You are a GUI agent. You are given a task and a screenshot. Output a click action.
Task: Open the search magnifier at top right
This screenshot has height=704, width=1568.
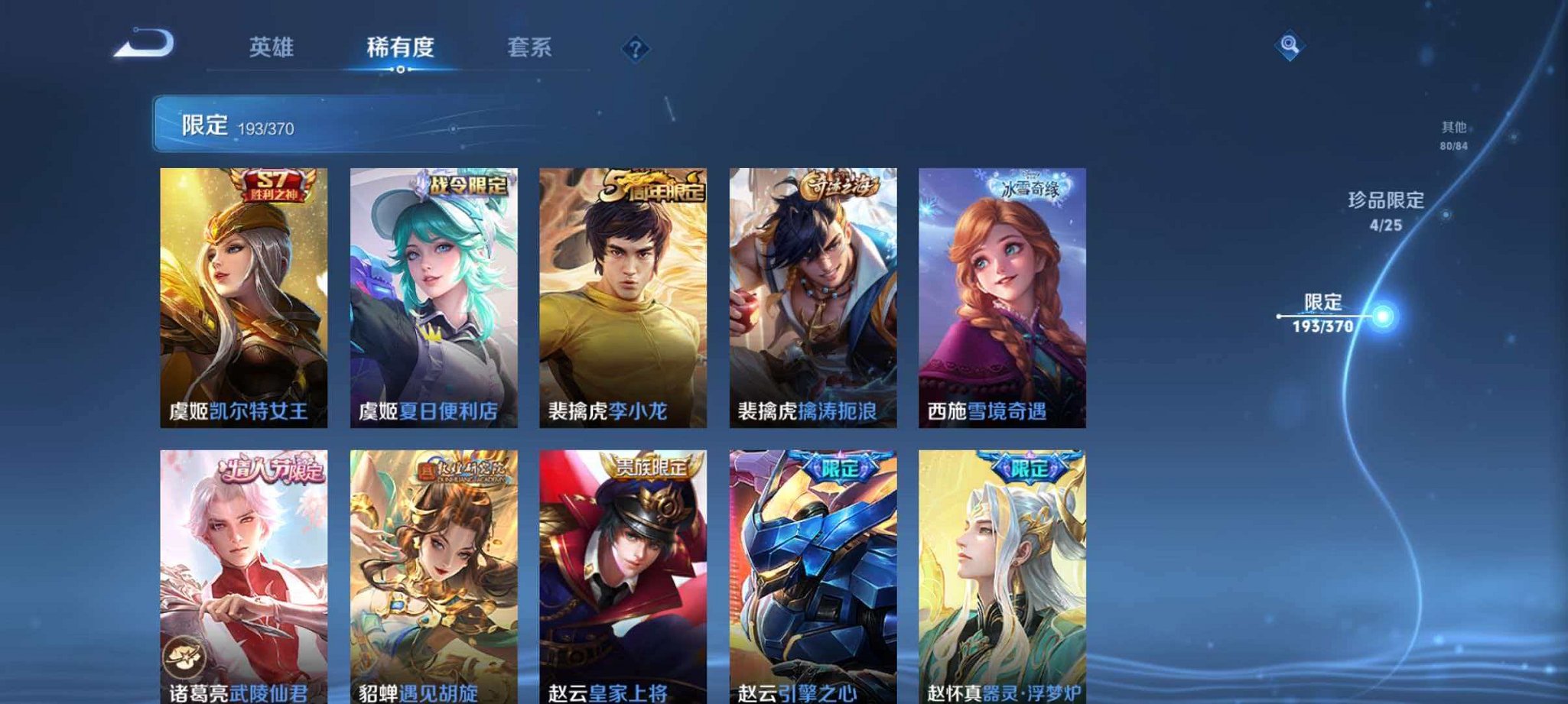pos(1290,47)
